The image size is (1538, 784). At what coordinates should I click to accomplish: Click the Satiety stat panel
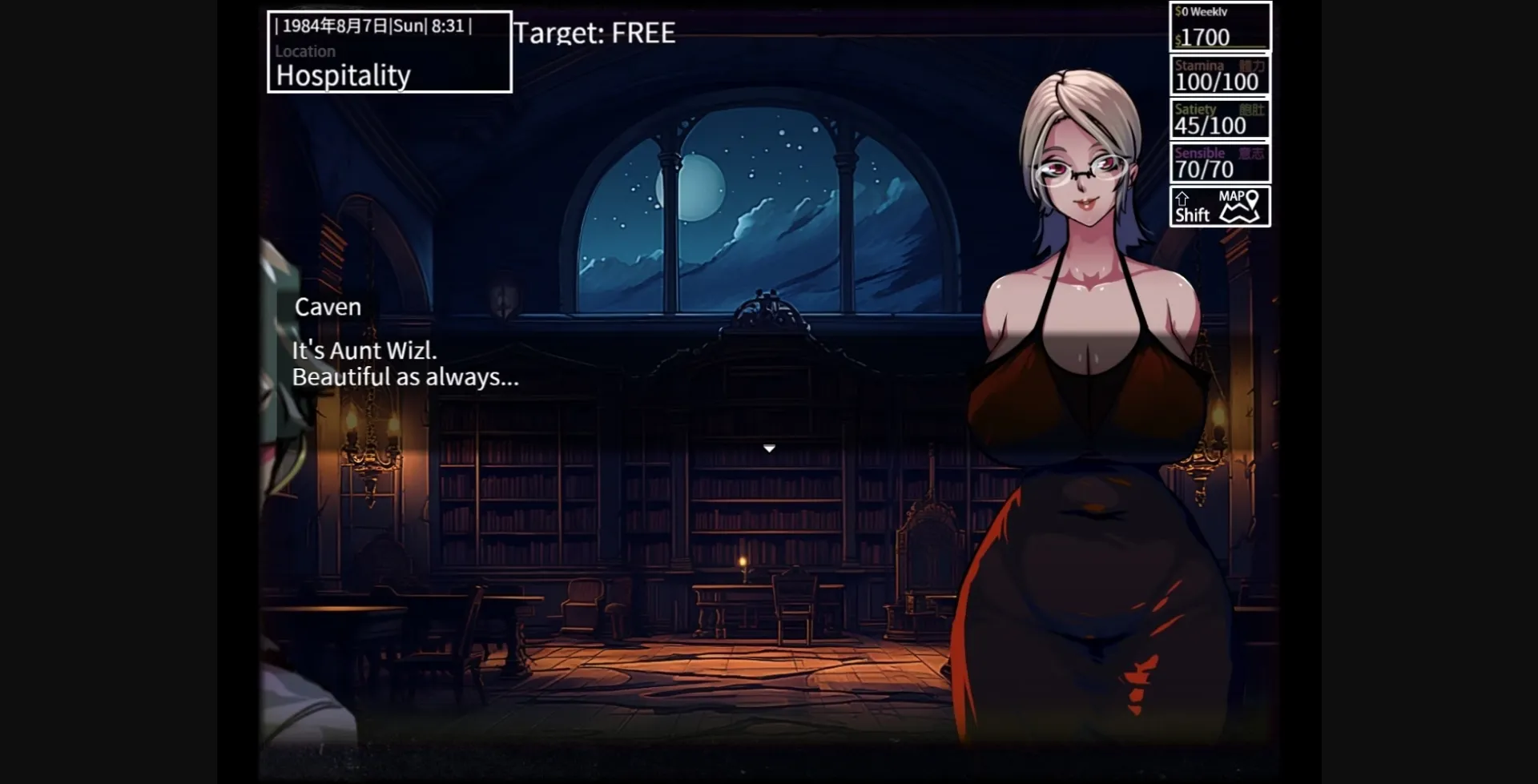click(1219, 119)
